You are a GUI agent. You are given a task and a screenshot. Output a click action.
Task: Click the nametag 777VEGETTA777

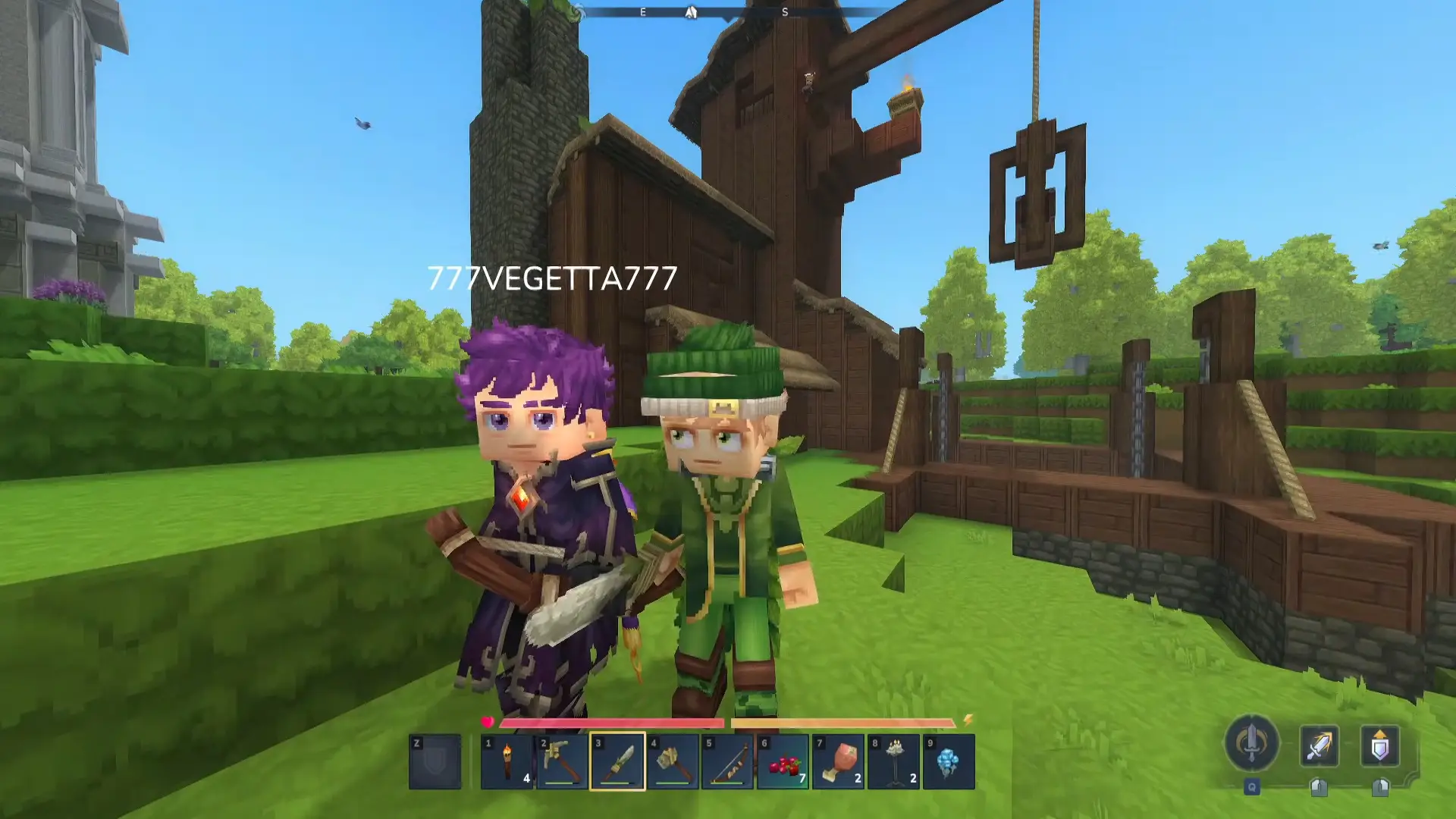(551, 278)
